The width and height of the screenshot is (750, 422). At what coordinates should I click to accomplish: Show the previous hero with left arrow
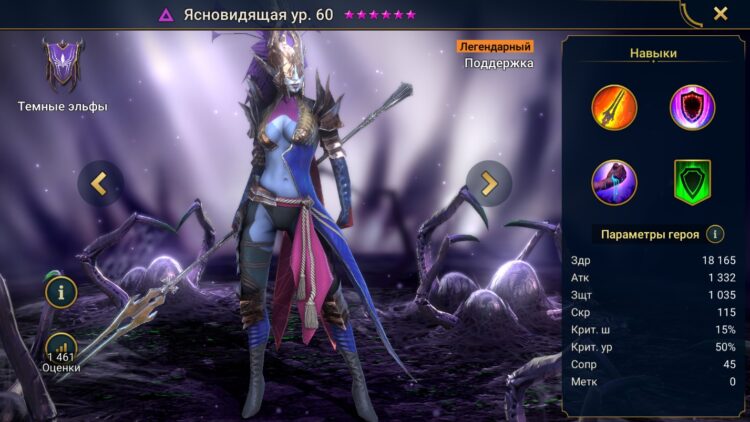[x=100, y=183]
